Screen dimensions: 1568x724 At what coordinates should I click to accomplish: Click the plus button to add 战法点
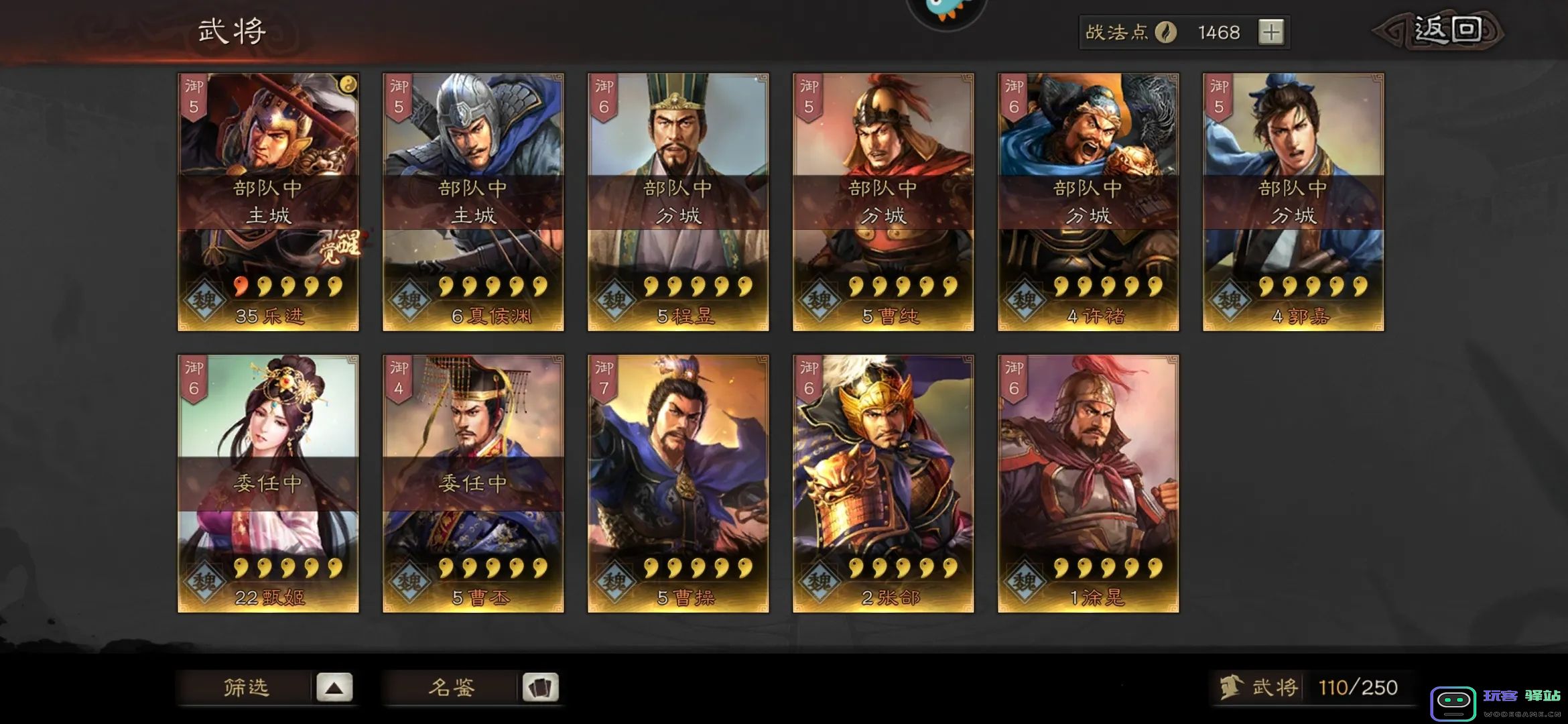pos(1272,32)
